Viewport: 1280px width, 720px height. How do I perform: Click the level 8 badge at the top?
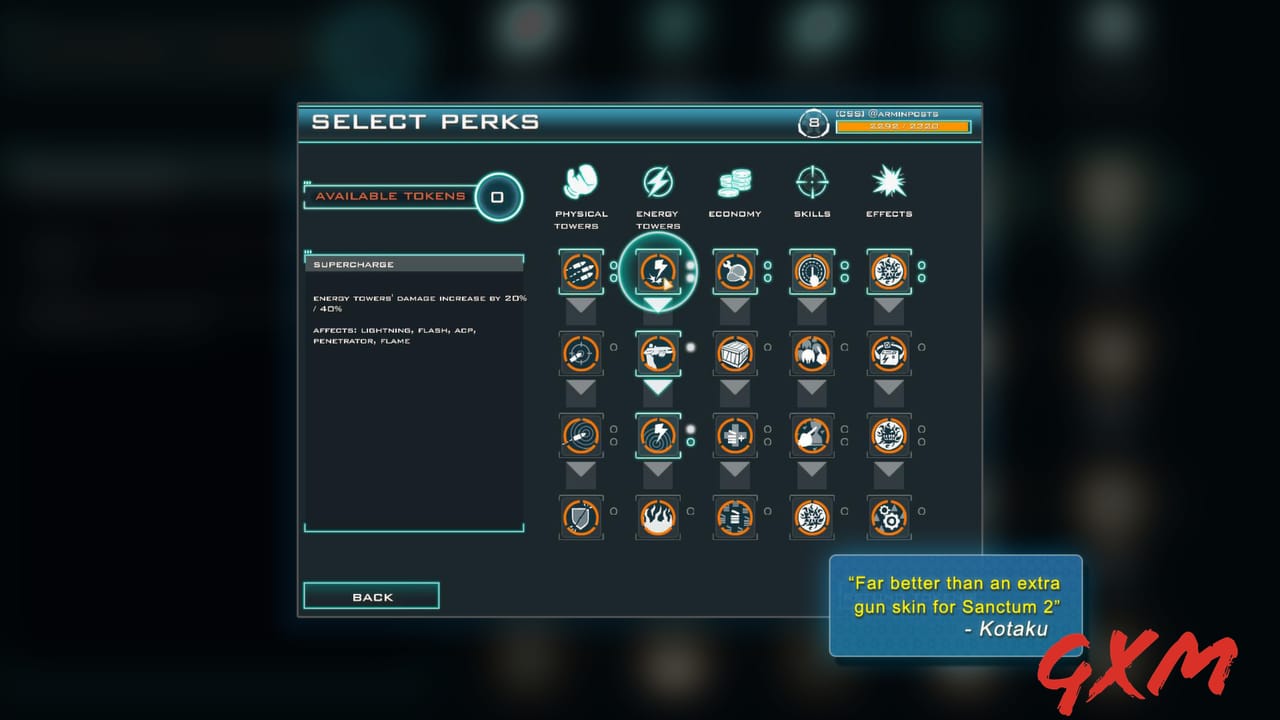tap(811, 123)
